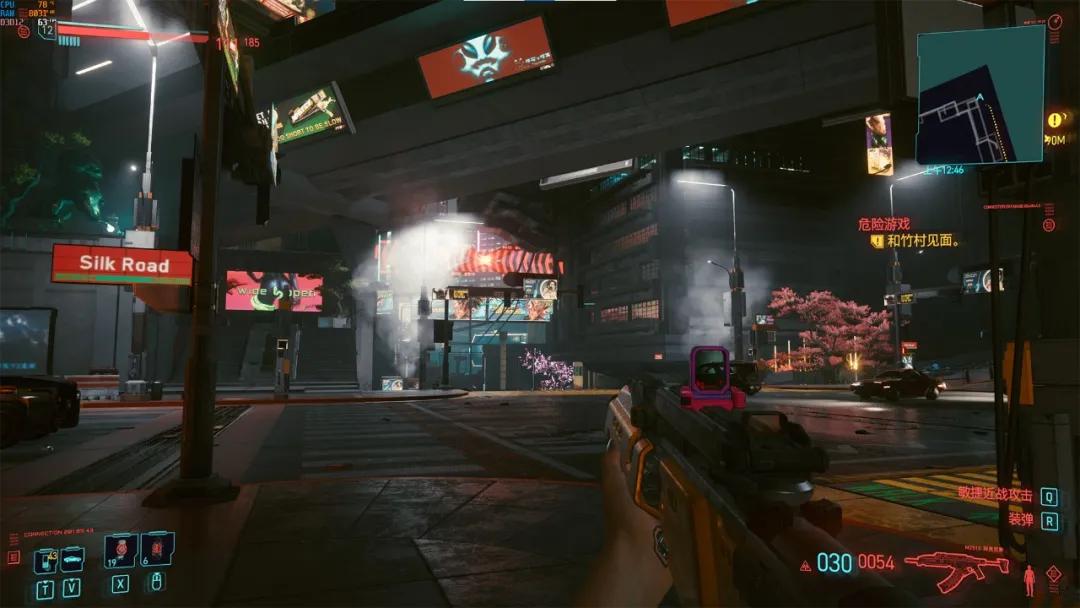This screenshot has width=1080, height=608.
Task: Click the red standing figure stance icon
Action: point(1029,578)
